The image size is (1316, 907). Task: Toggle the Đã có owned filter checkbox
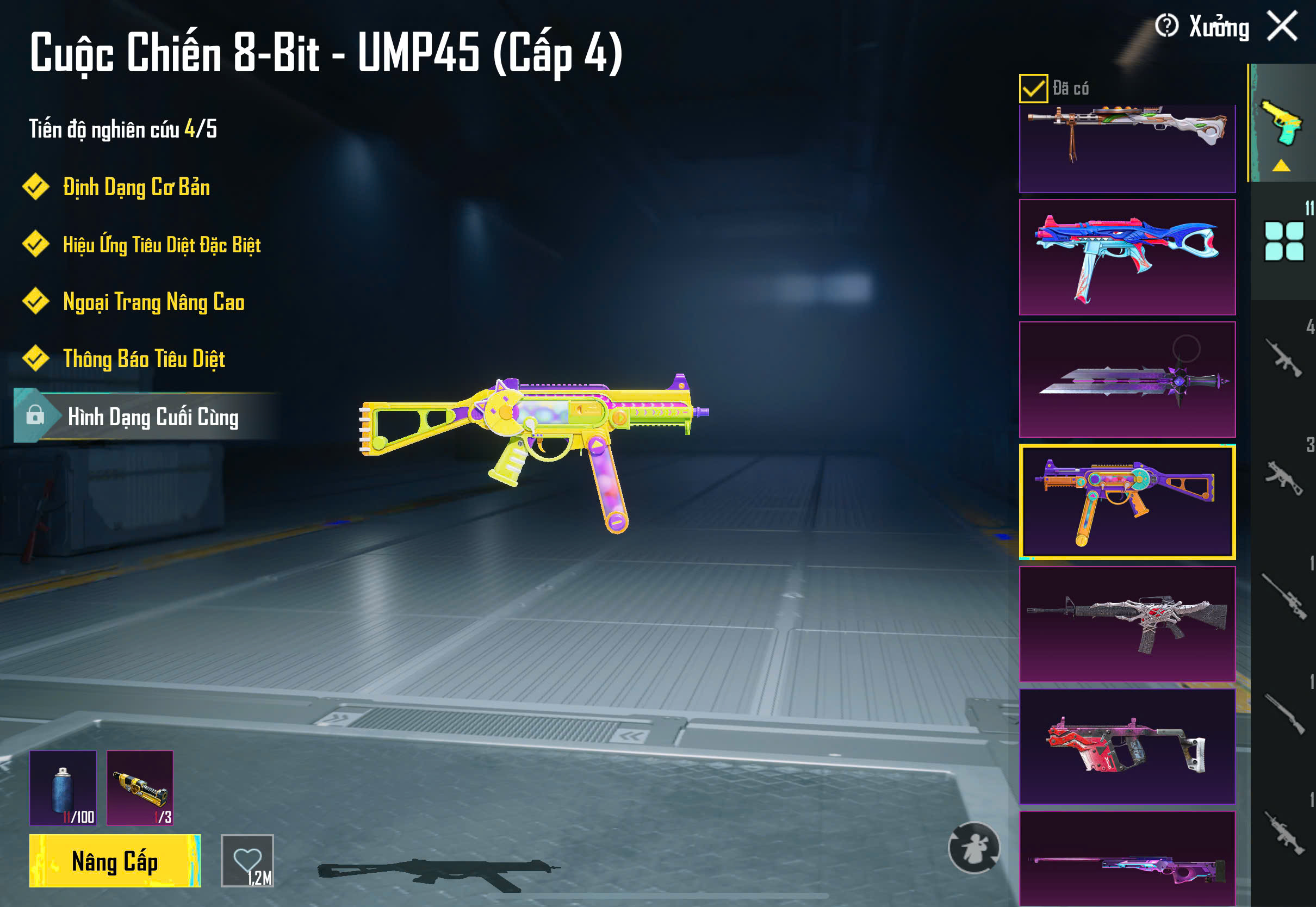tap(1033, 89)
